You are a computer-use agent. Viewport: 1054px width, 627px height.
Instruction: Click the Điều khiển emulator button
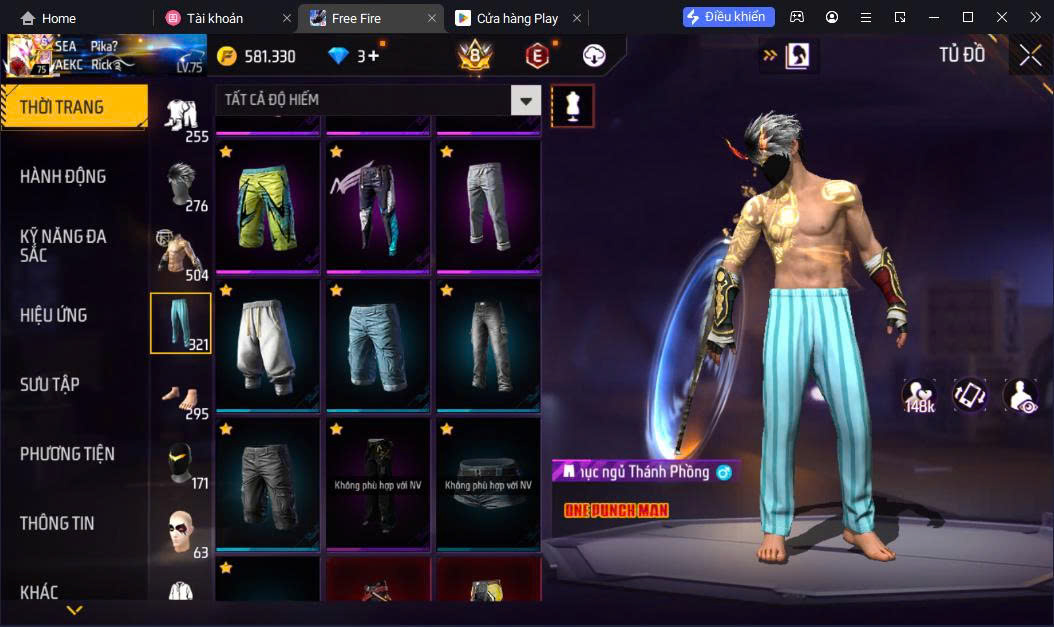point(729,17)
